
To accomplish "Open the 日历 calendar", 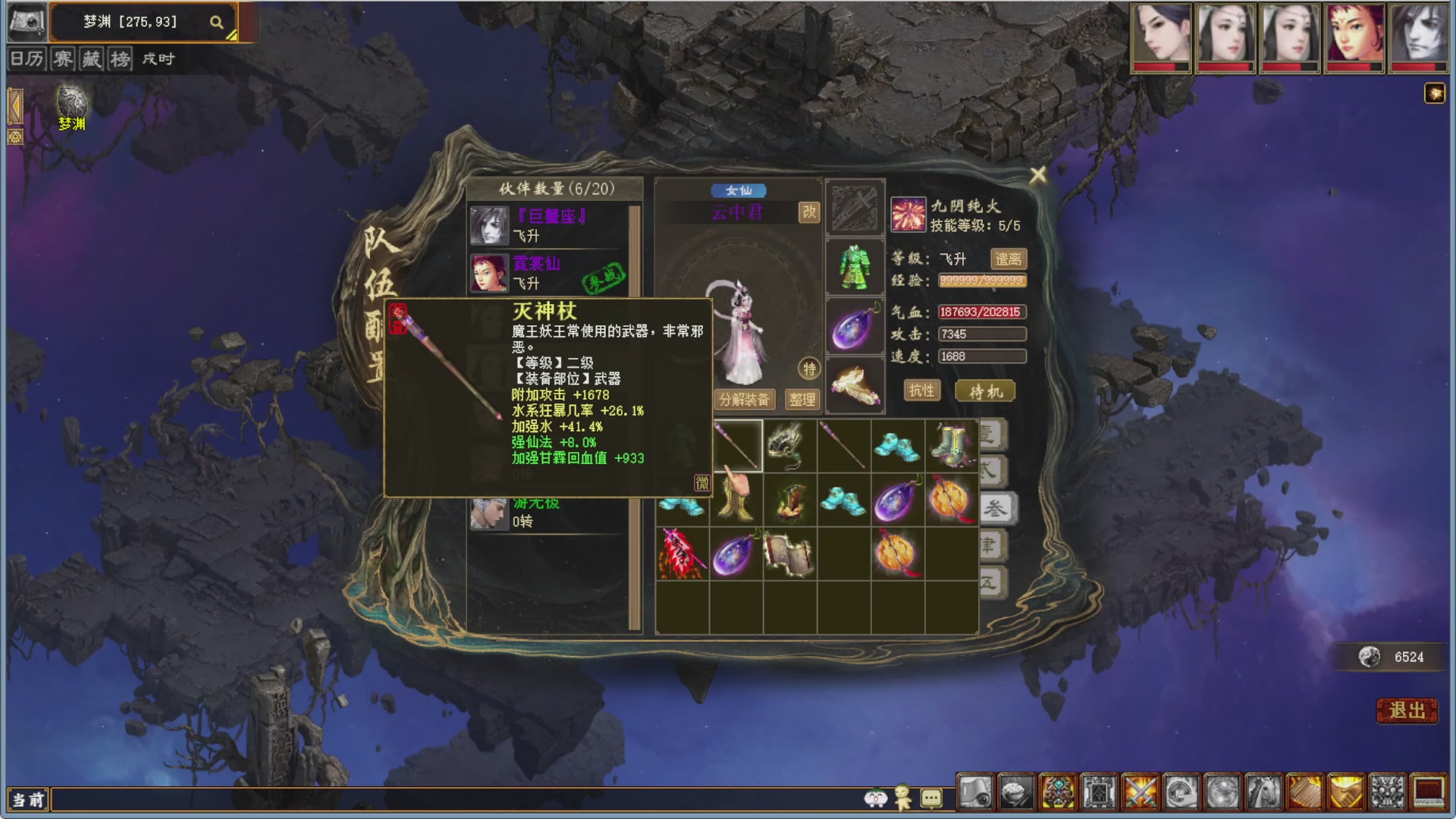I will pos(27,59).
